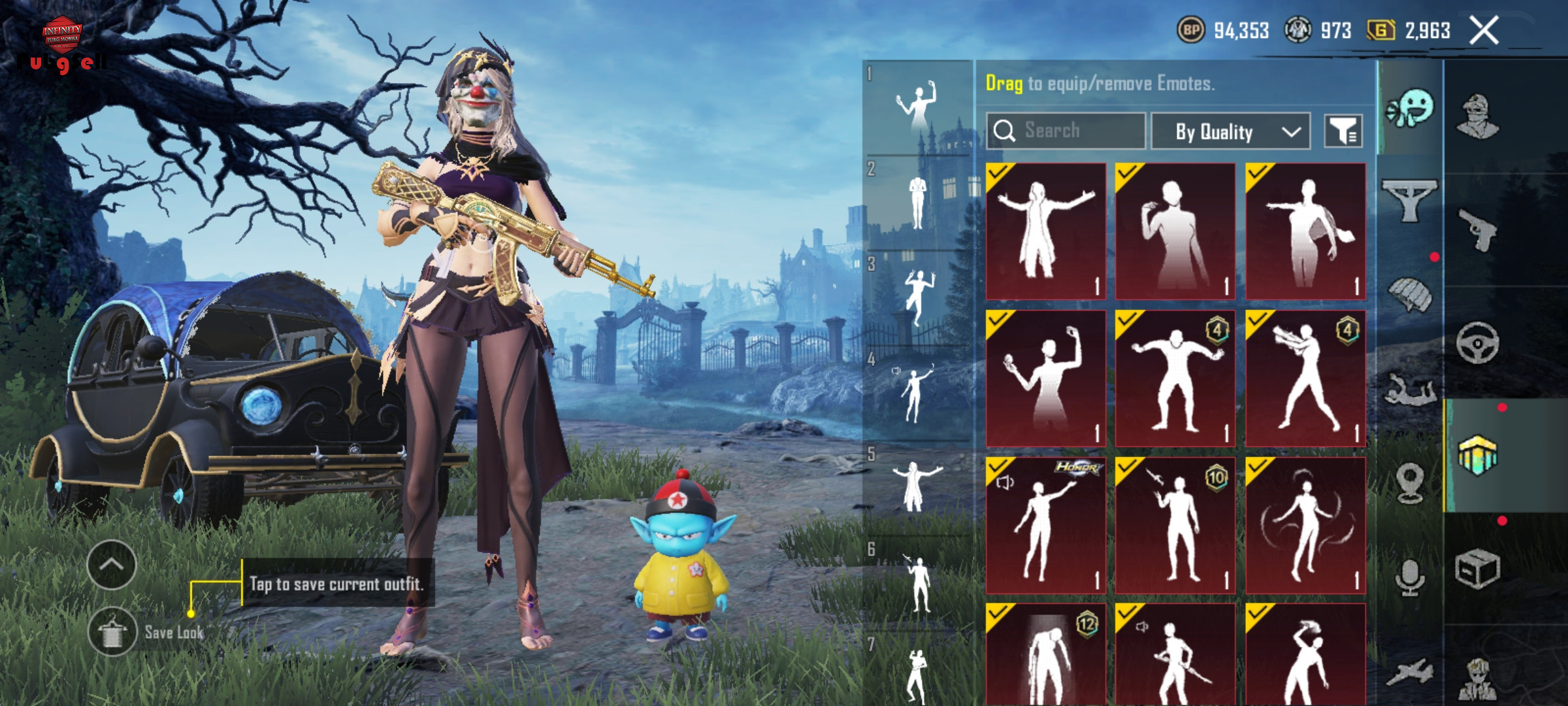Select the spinning swirl emote tile
The height and width of the screenshot is (706, 1568).
pos(1305,525)
